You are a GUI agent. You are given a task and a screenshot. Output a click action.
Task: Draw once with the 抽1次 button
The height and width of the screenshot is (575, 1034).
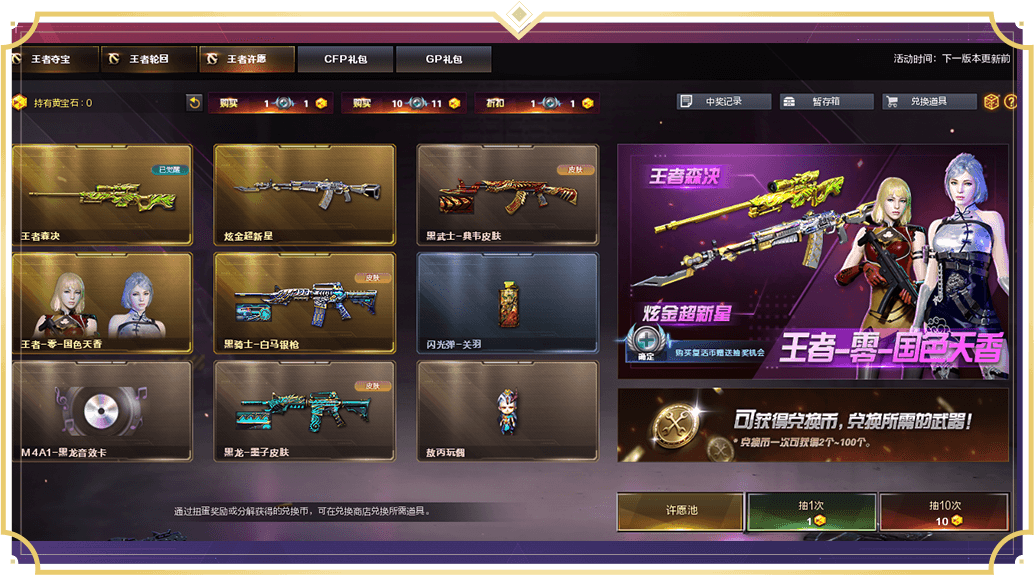coord(811,511)
